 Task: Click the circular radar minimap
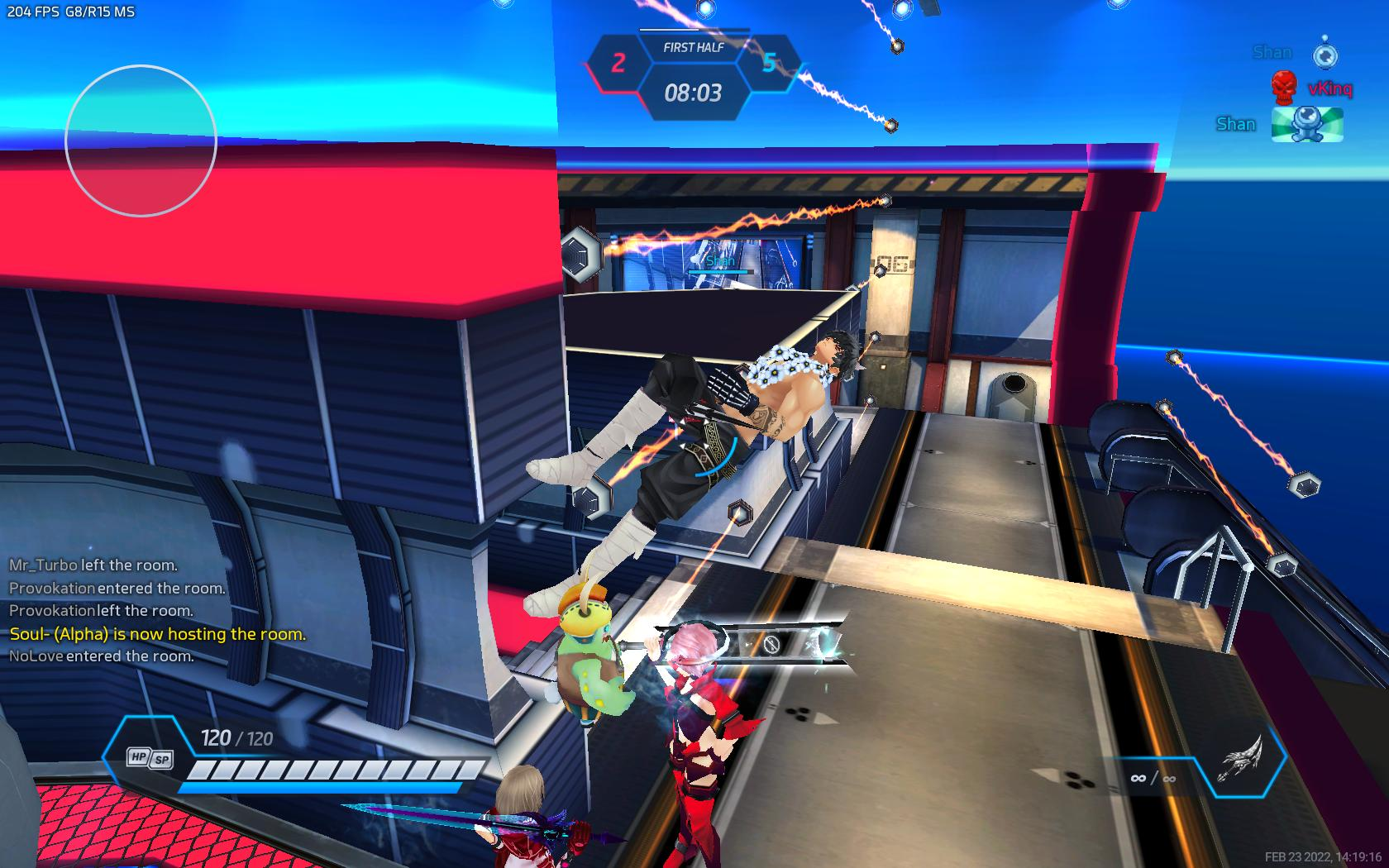(141, 141)
